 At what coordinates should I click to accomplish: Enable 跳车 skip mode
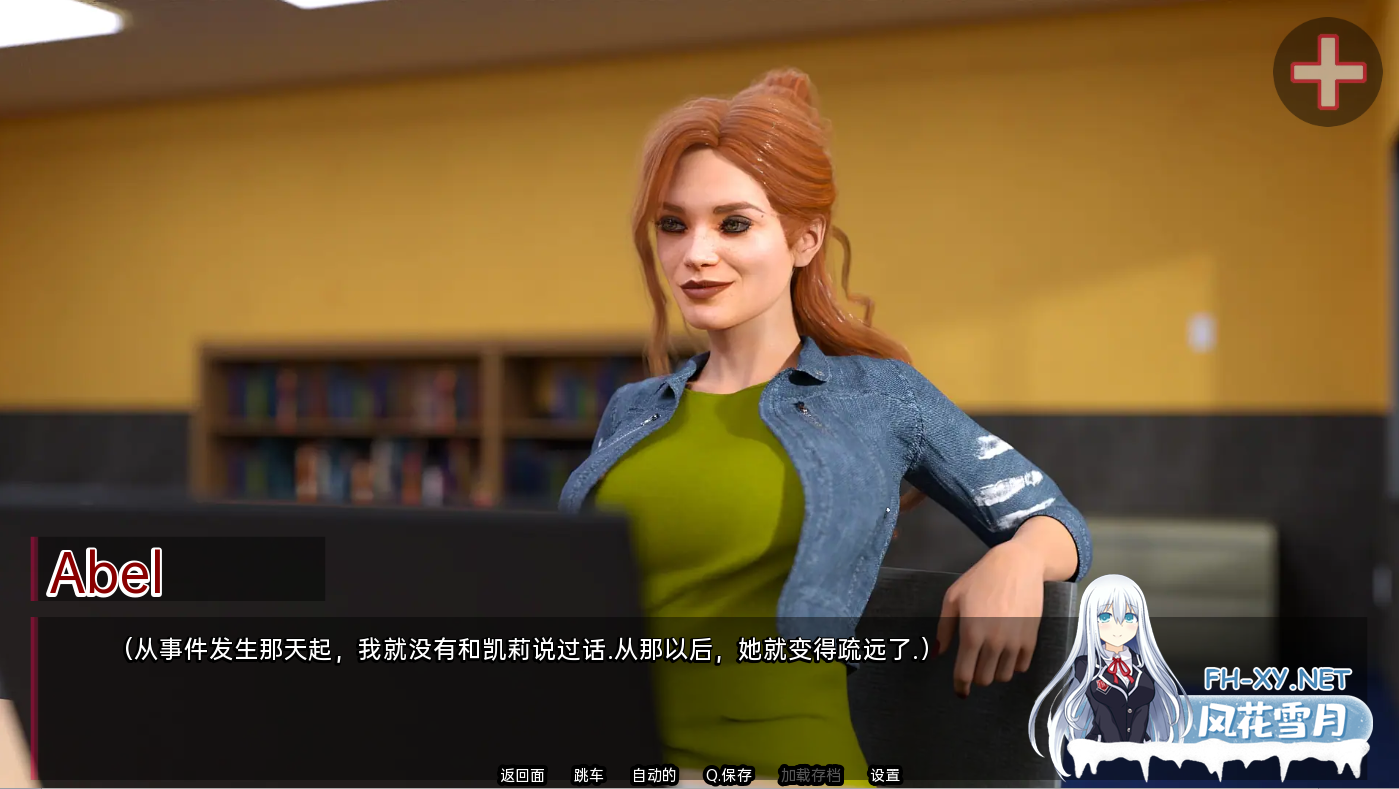(588, 775)
